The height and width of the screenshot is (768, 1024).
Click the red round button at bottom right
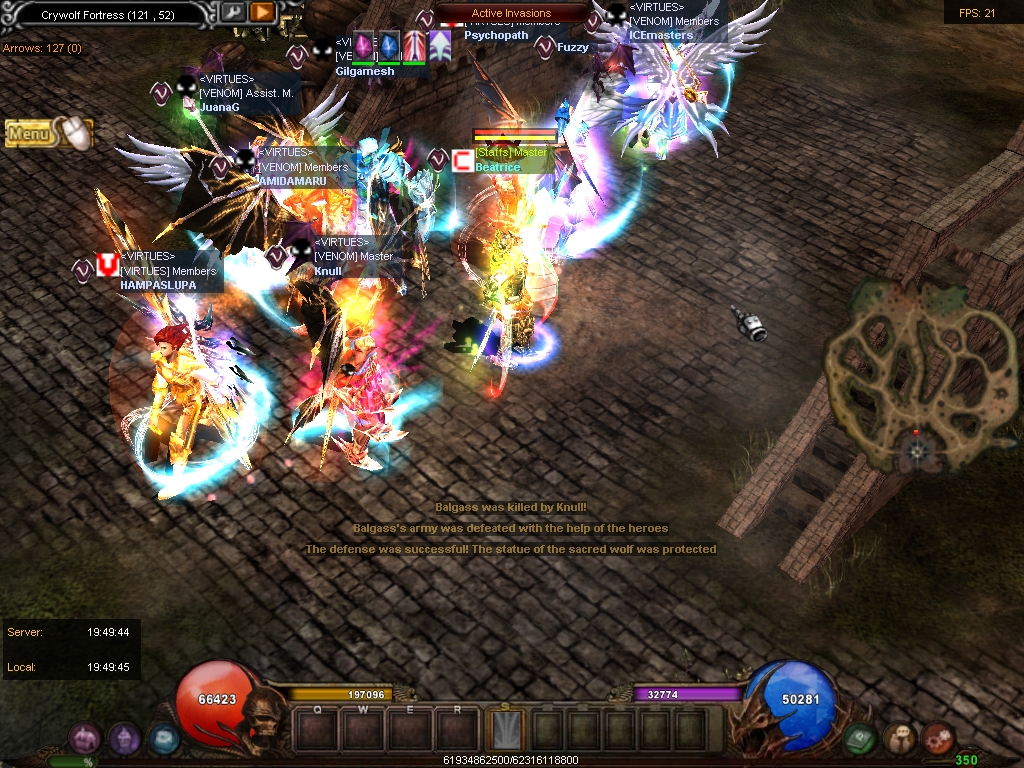(938, 739)
